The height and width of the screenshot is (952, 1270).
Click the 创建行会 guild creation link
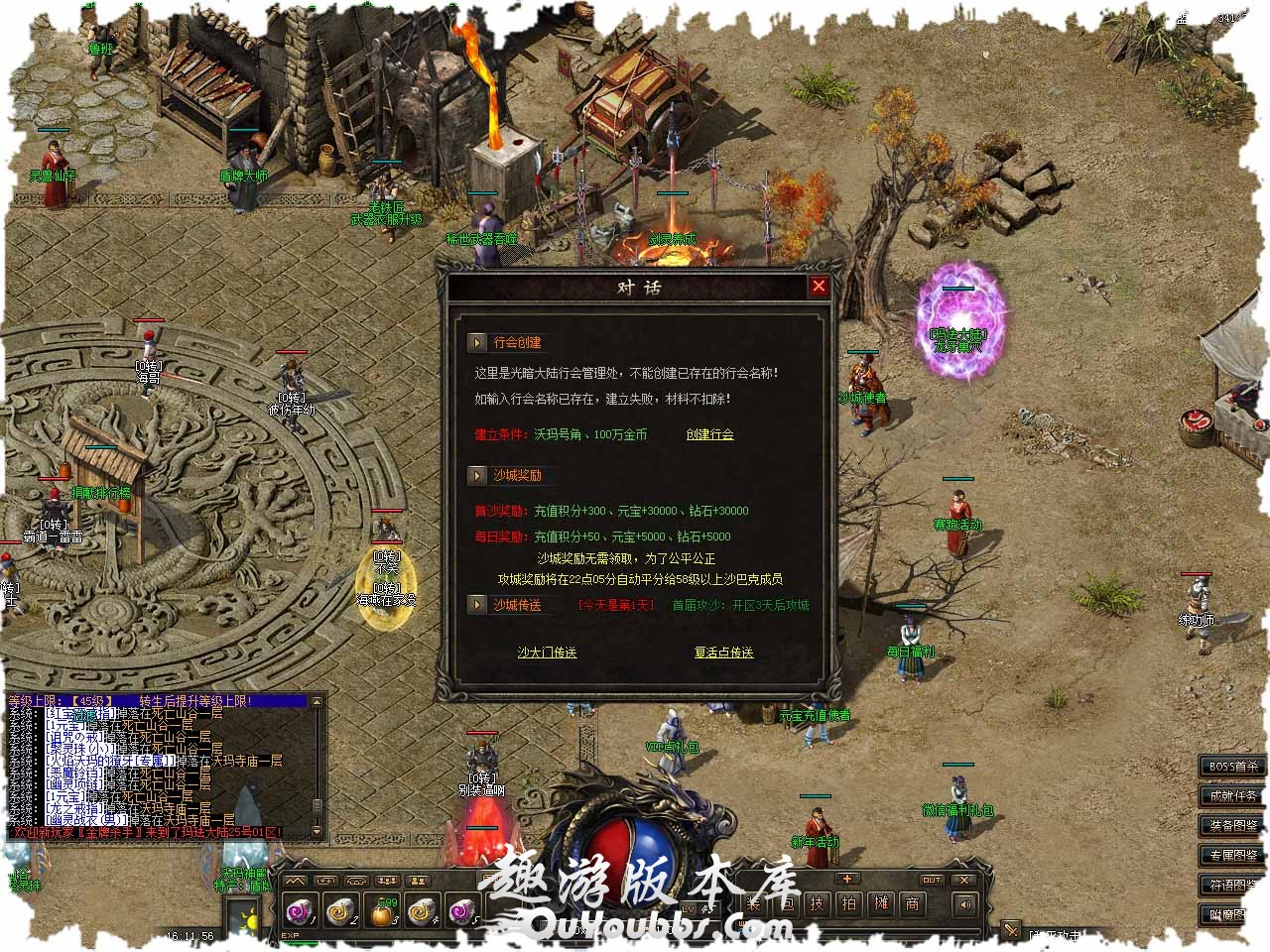pyautogui.click(x=709, y=434)
